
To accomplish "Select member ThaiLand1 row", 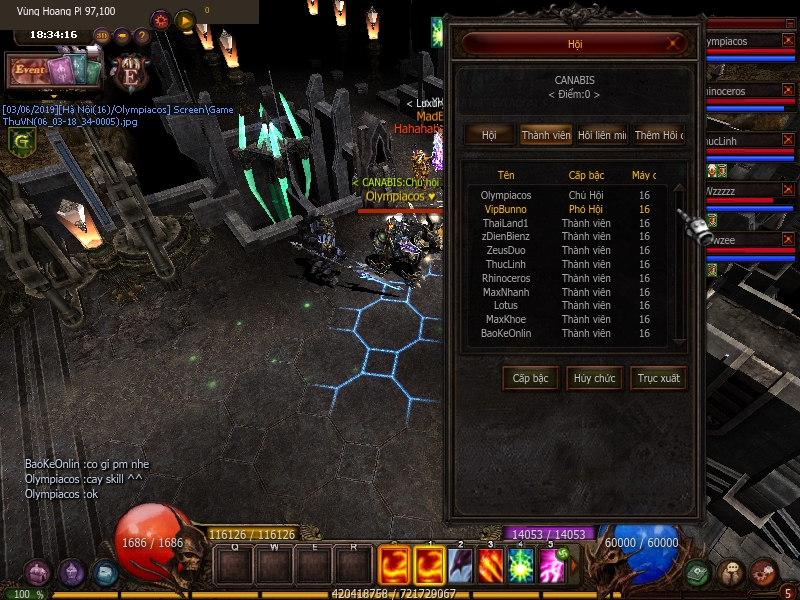I will [x=506, y=224].
